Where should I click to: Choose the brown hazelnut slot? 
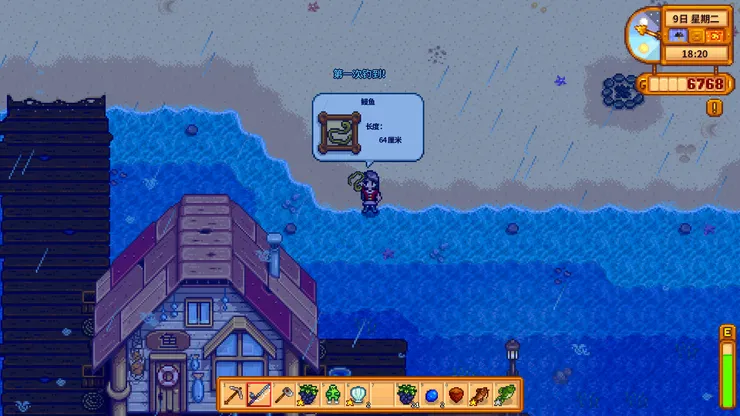(456, 394)
